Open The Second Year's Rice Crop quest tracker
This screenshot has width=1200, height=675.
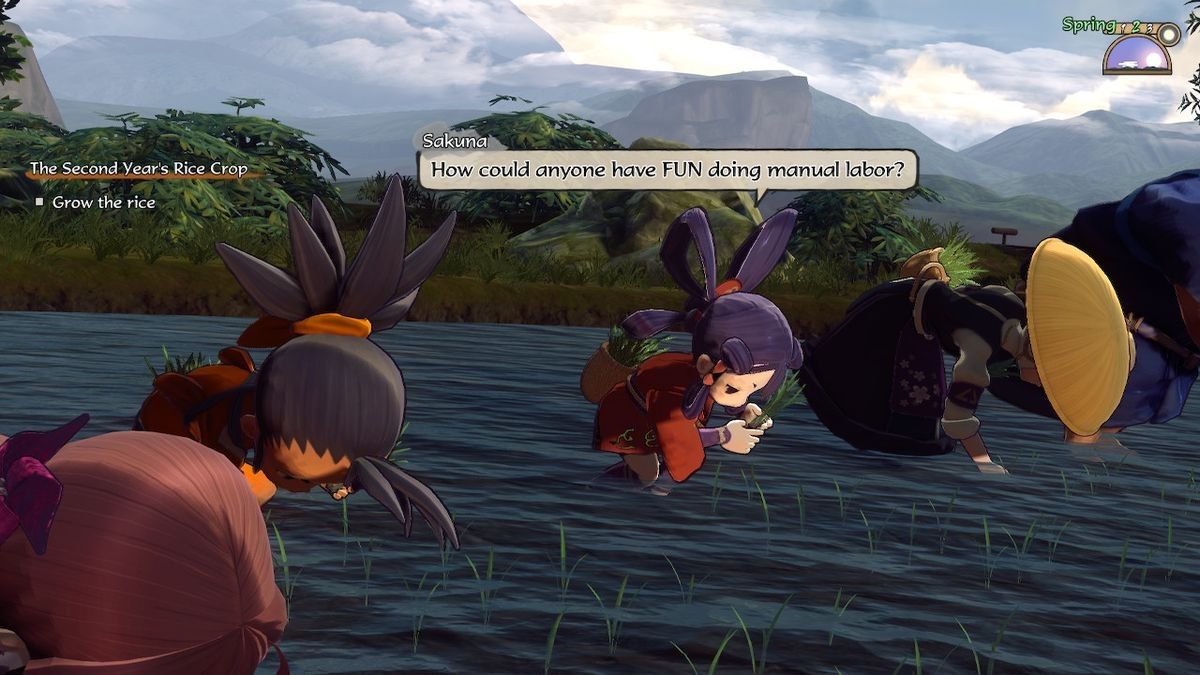pos(139,169)
